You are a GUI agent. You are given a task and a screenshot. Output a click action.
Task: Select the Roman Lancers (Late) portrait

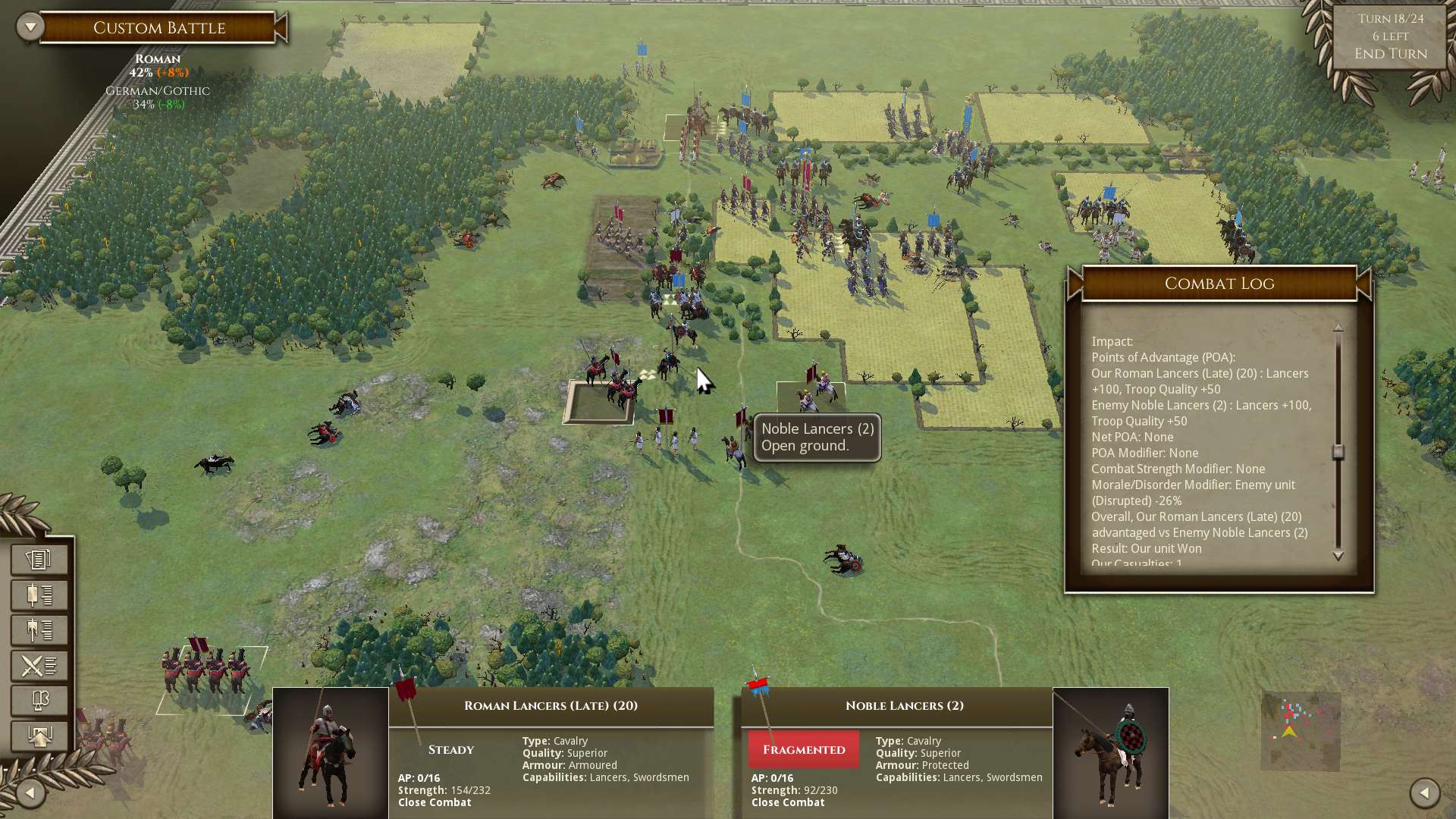pos(331,752)
